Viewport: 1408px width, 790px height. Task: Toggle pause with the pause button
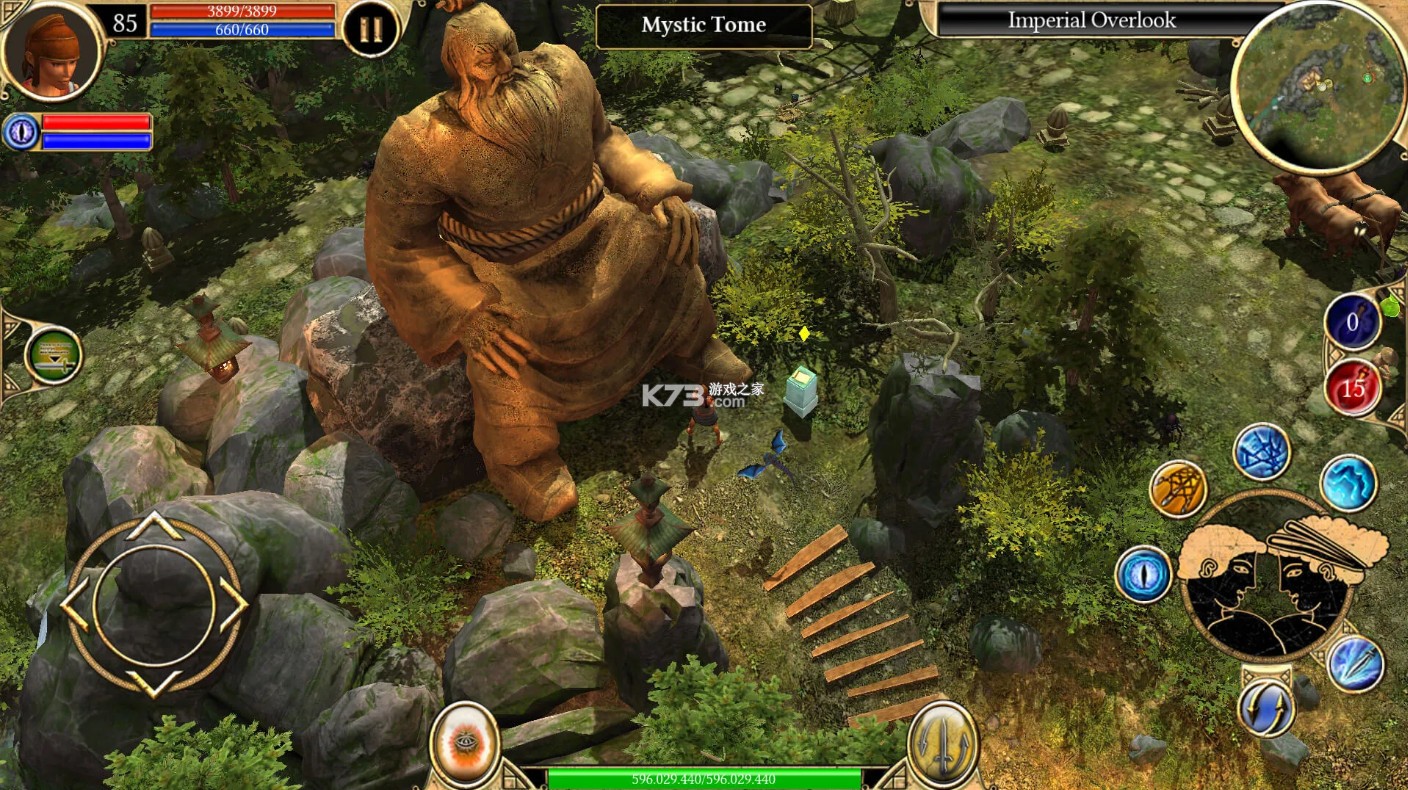369,27
